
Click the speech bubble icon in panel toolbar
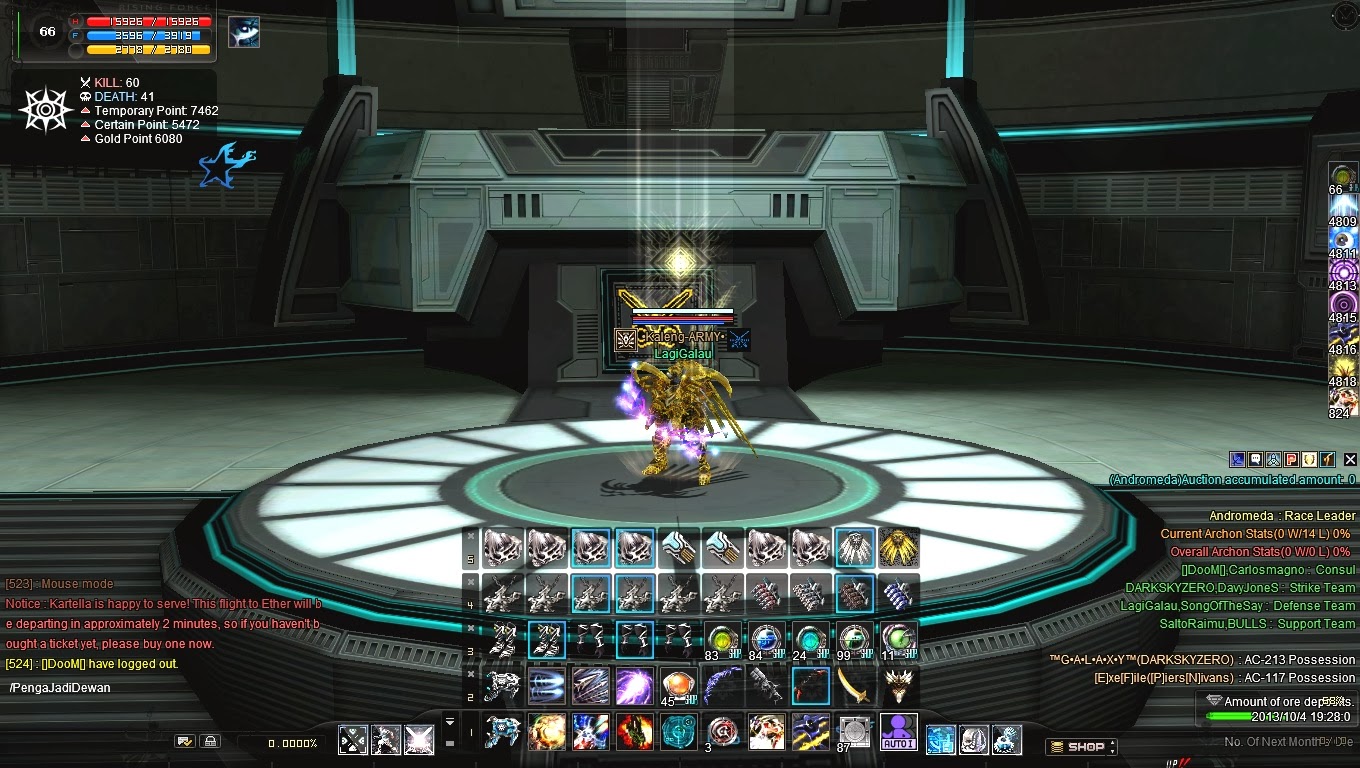1255,460
